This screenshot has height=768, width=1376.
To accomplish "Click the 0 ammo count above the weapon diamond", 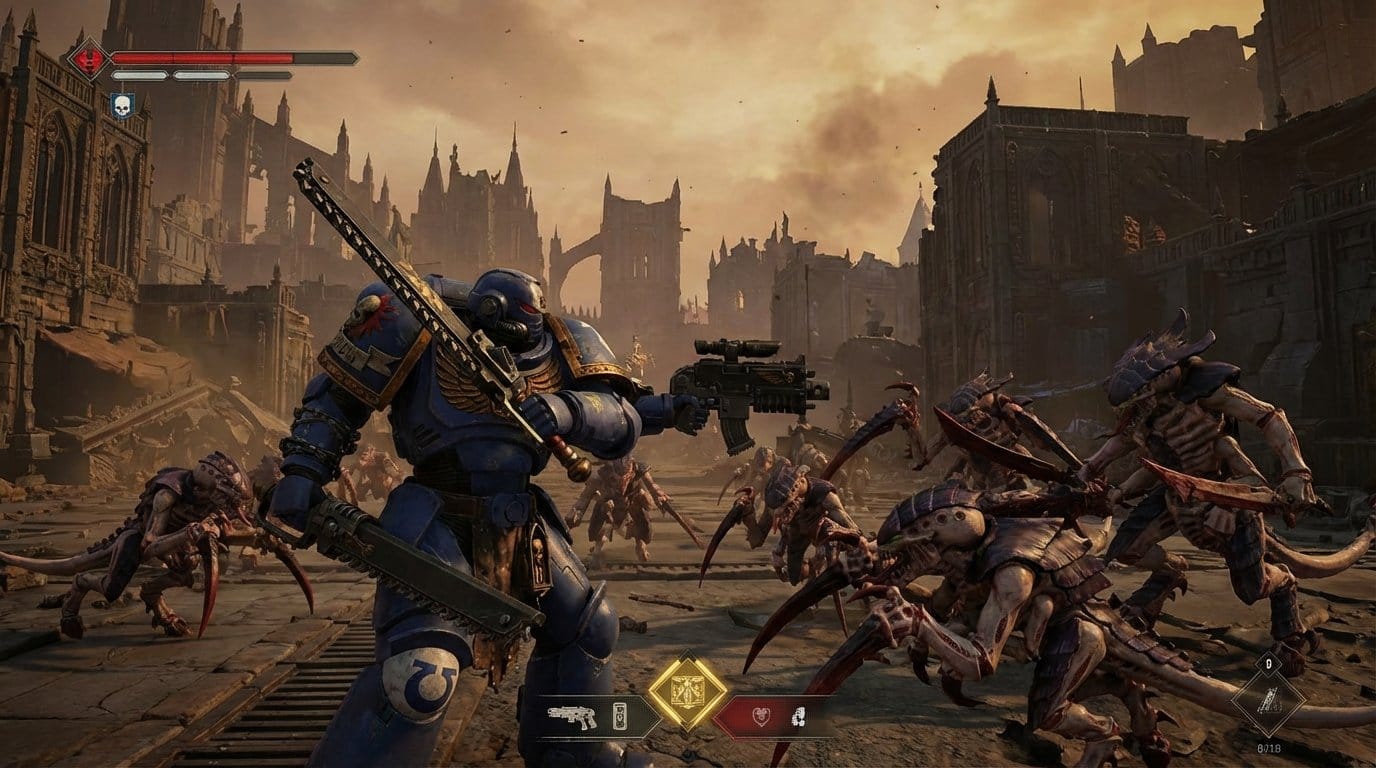I will point(1269,663).
